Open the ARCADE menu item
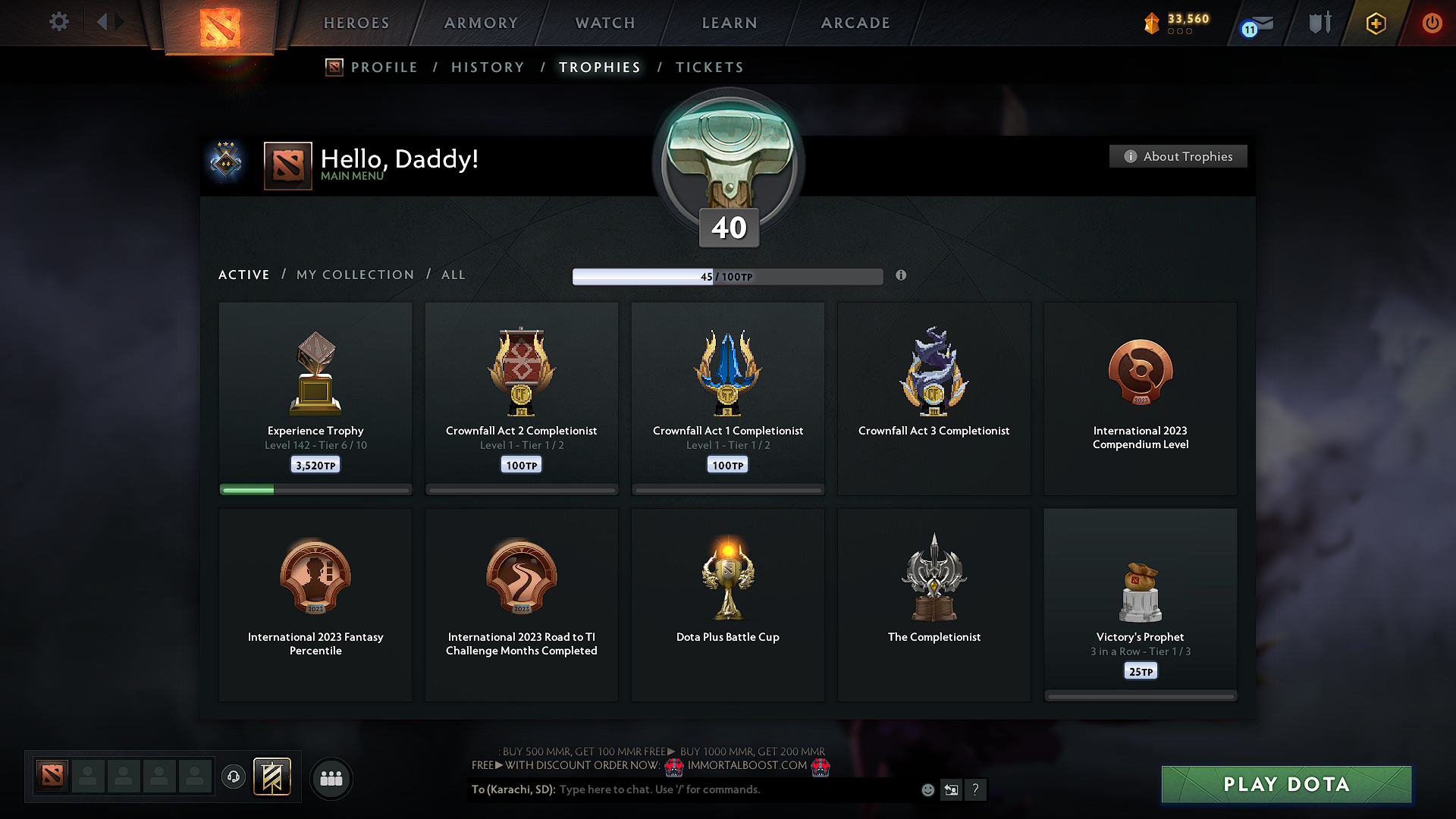The image size is (1456, 819). (855, 23)
